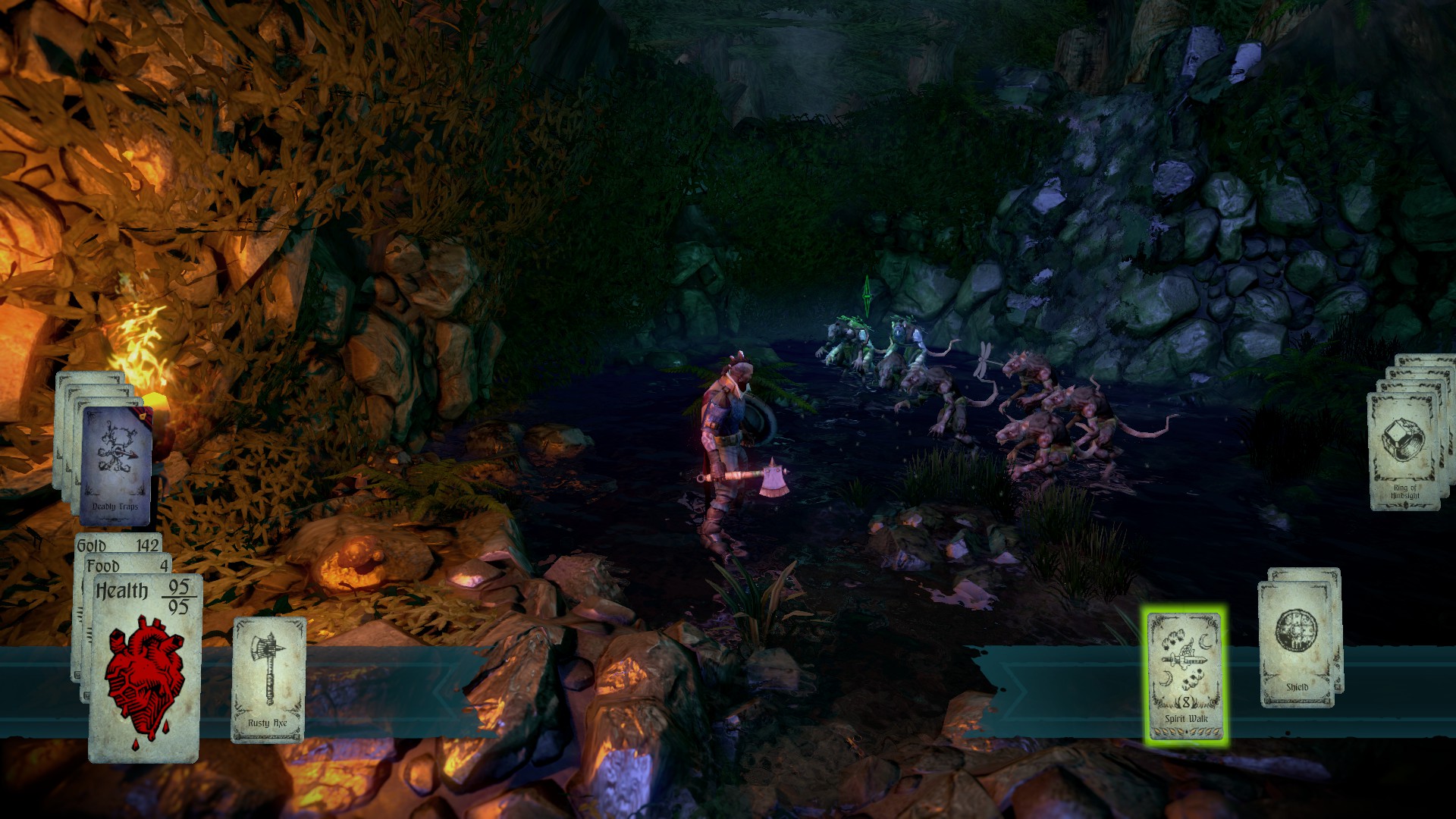The height and width of the screenshot is (819, 1456).
Task: Select the Shield equipment card
Action: (1297, 644)
